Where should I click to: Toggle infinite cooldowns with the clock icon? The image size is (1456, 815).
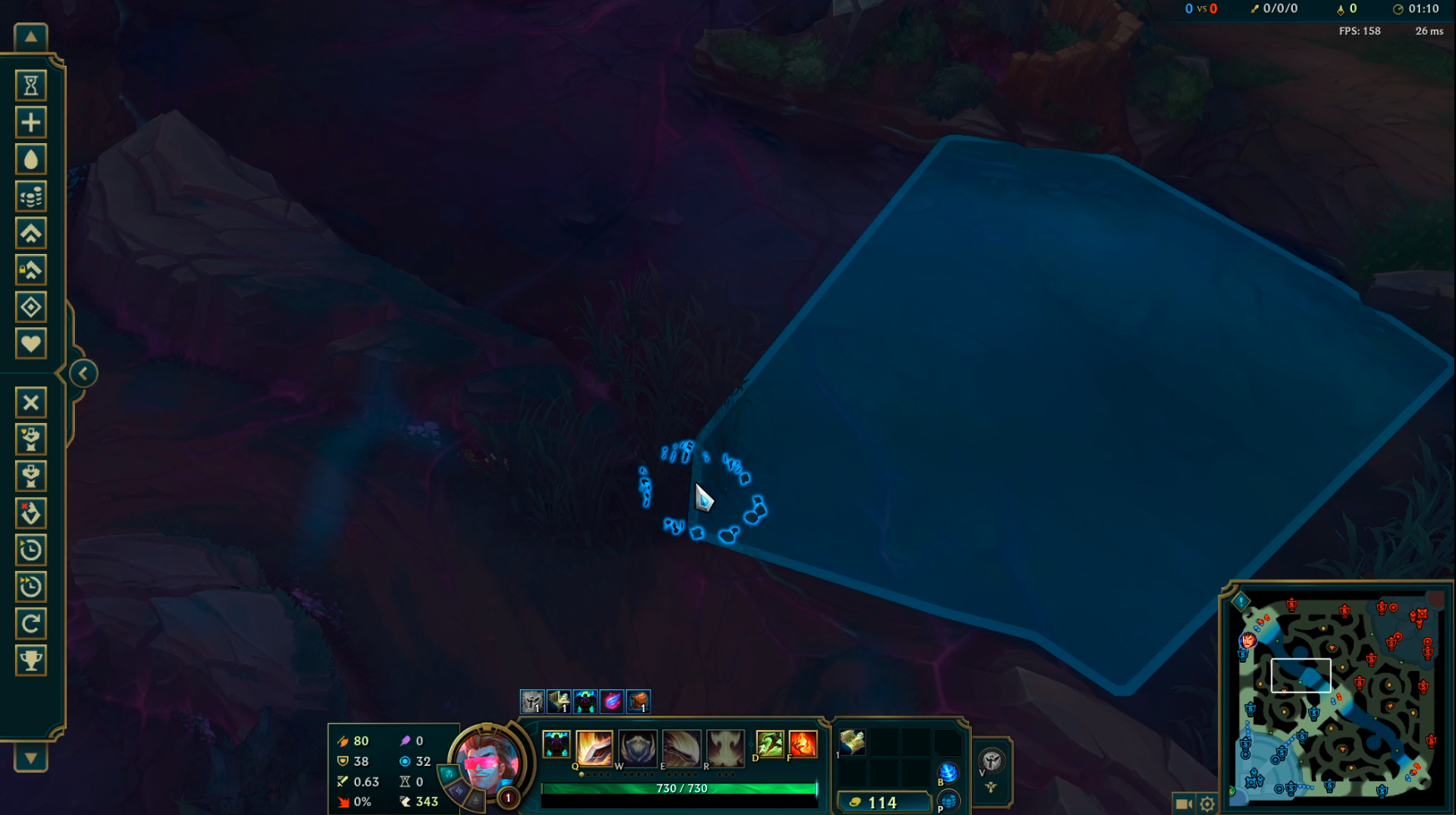pyautogui.click(x=31, y=549)
